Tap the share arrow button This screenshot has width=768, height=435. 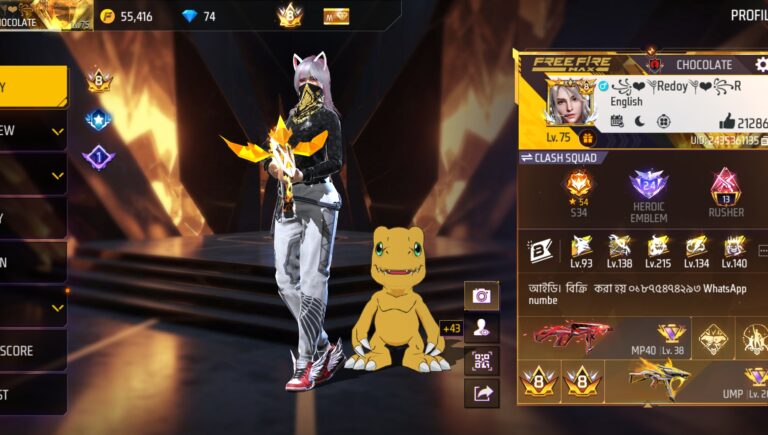point(481,393)
